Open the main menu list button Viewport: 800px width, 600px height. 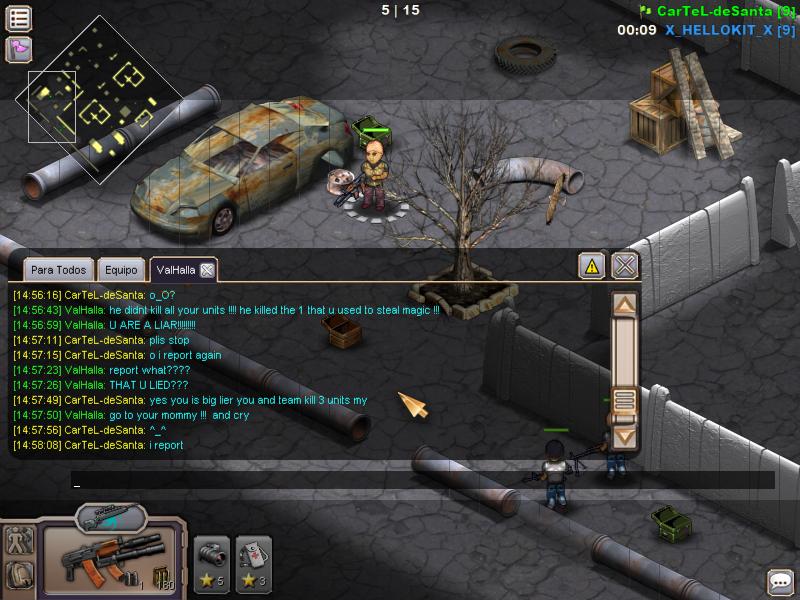pyautogui.click(x=19, y=18)
